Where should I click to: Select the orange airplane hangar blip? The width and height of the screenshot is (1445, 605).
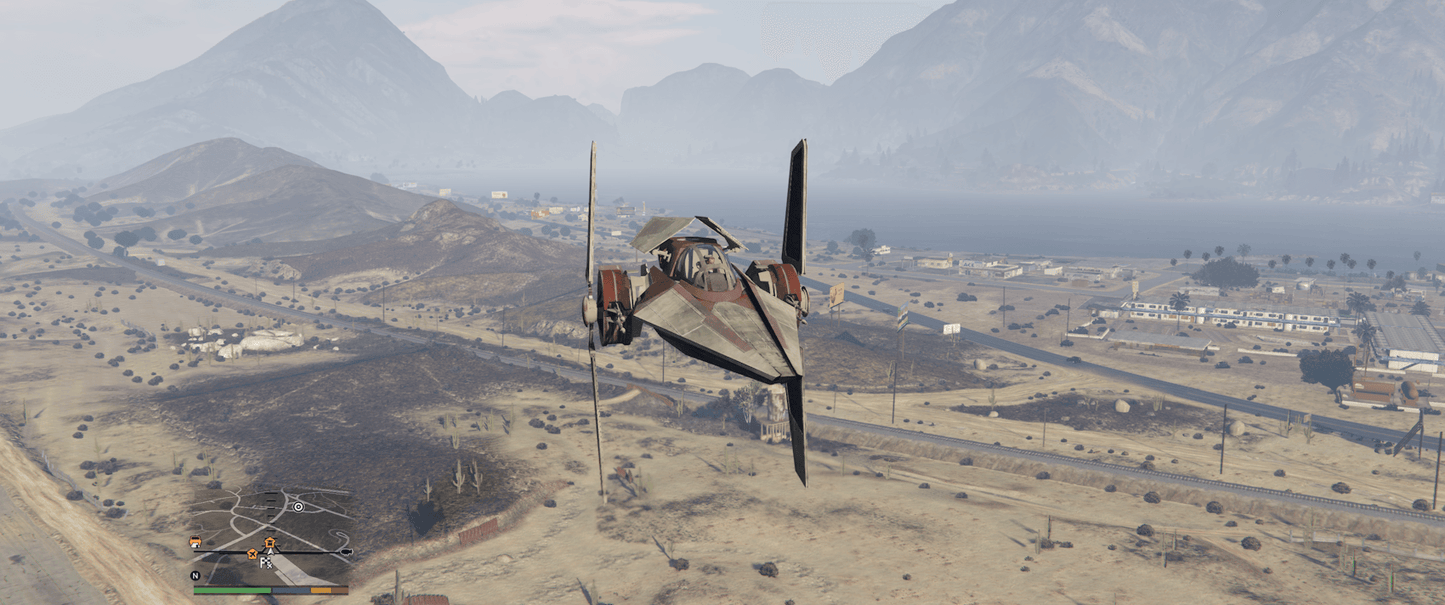tap(252, 554)
